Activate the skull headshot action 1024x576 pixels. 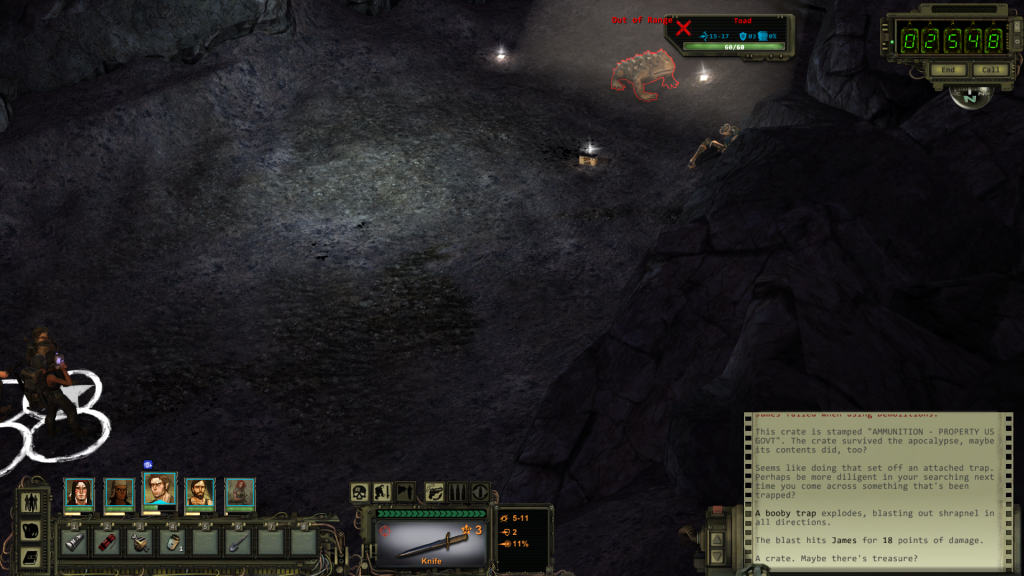click(359, 492)
